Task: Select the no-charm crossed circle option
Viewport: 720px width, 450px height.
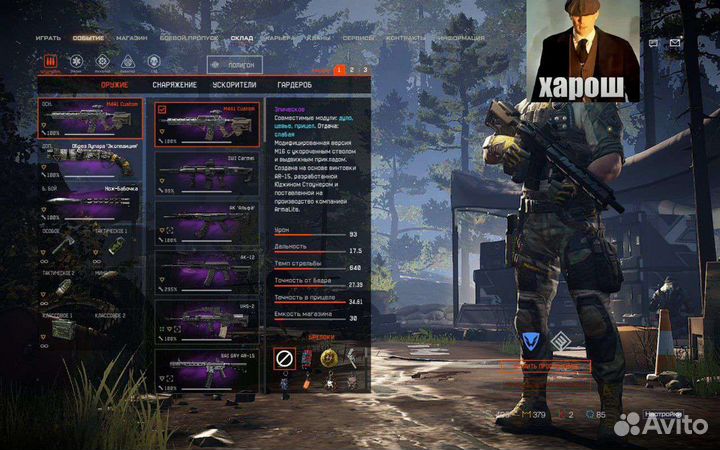Action: point(284,357)
